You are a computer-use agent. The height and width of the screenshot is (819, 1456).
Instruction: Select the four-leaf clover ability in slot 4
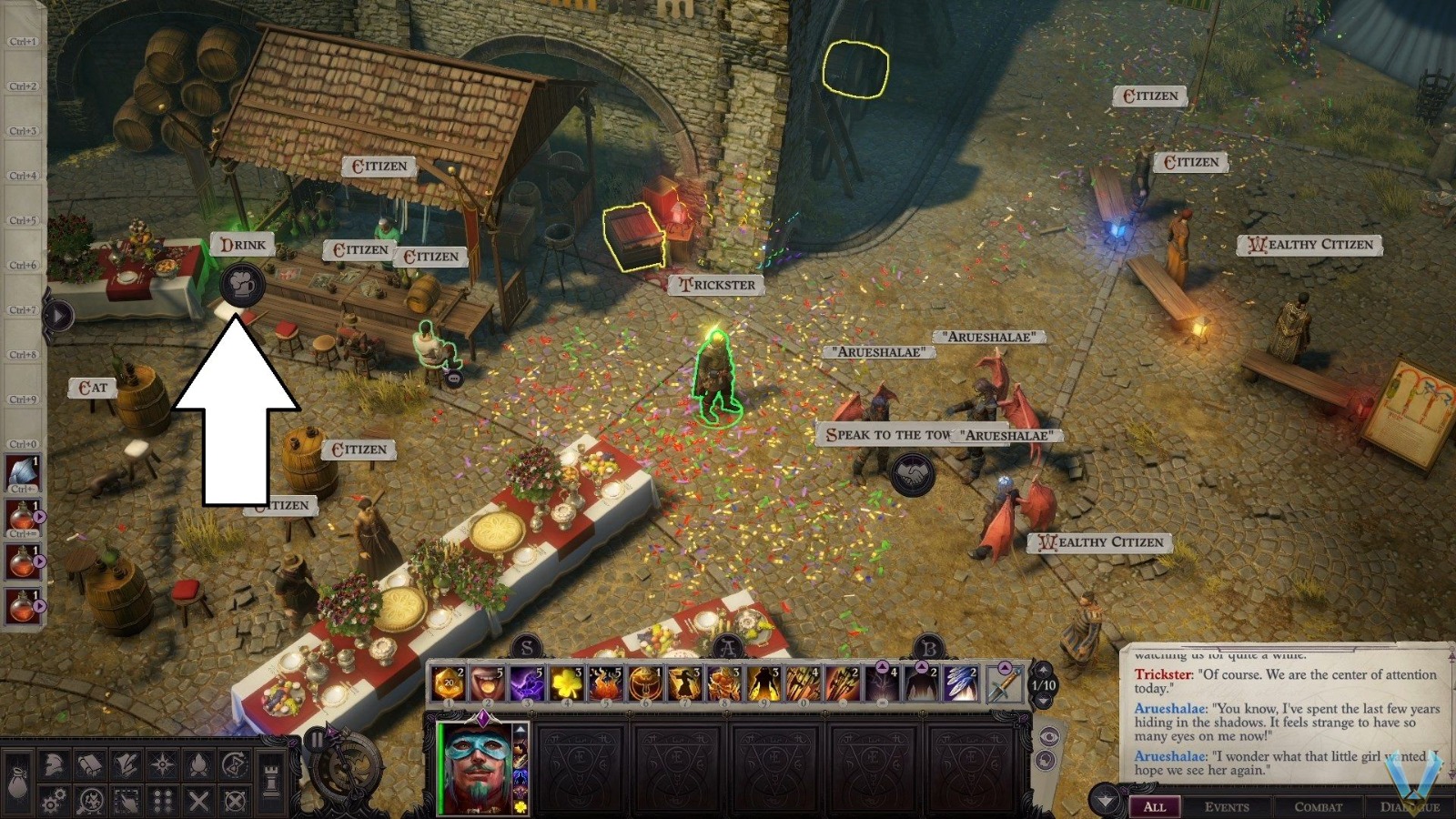[x=565, y=681]
